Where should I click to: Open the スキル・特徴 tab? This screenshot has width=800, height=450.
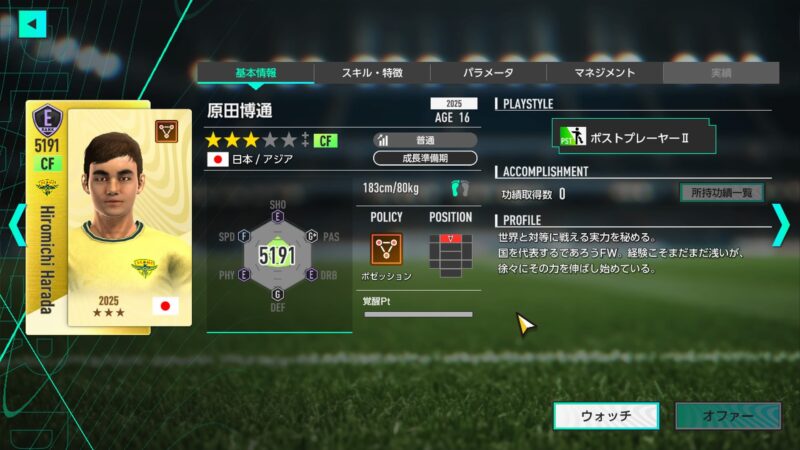click(372, 73)
